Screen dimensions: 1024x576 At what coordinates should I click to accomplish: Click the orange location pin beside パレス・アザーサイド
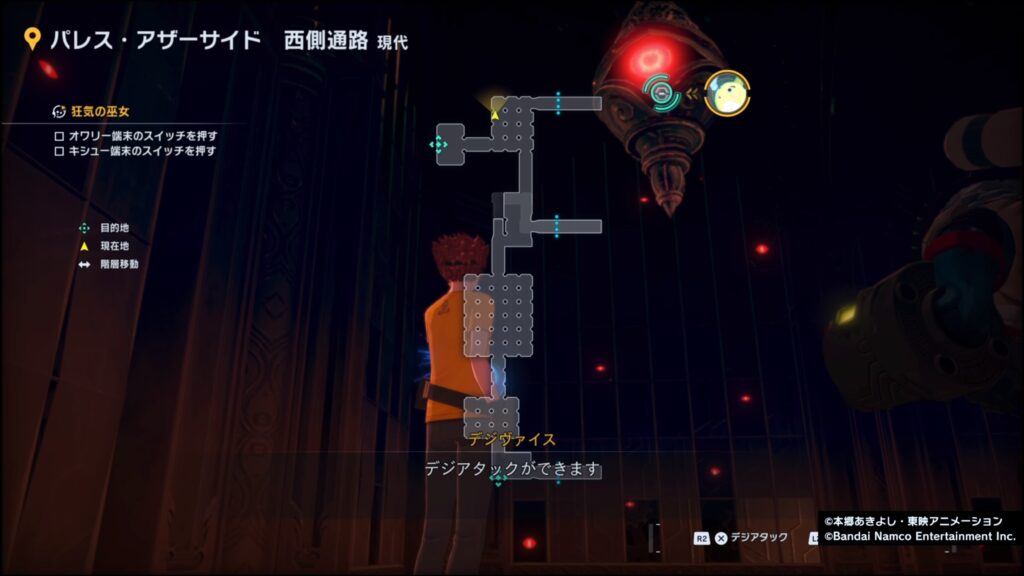click(32, 40)
